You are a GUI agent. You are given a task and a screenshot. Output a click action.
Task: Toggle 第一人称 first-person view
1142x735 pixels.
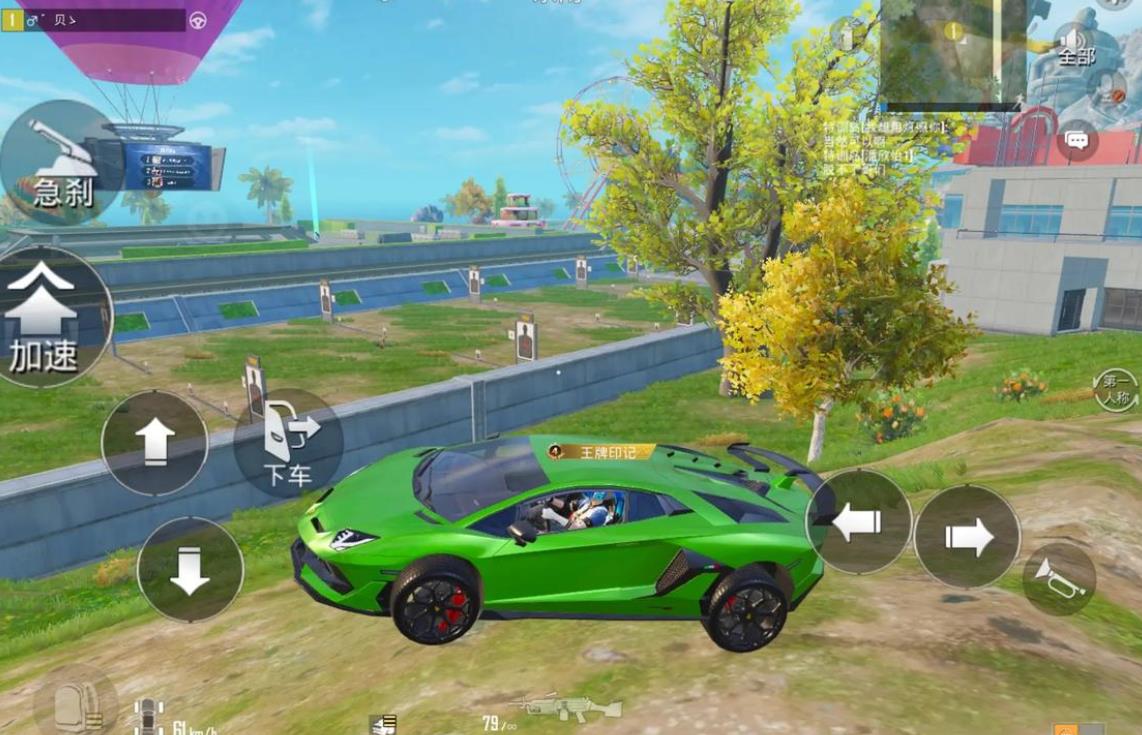coord(1115,391)
